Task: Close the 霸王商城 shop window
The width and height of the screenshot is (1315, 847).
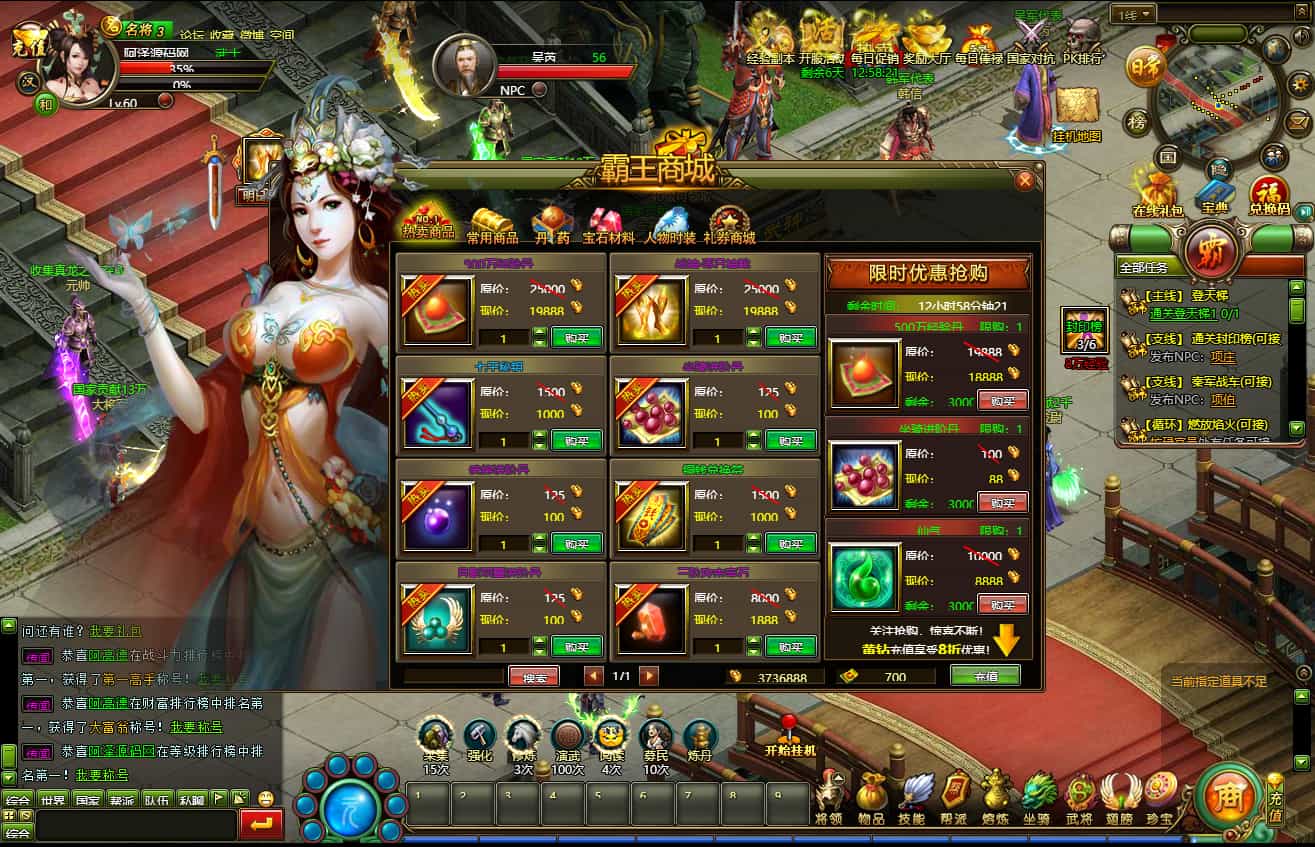Action: (x=1024, y=181)
